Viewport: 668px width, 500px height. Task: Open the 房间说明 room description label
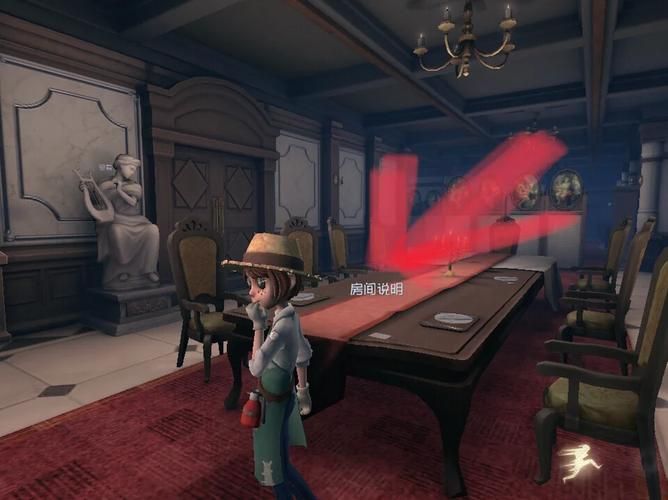click(376, 289)
